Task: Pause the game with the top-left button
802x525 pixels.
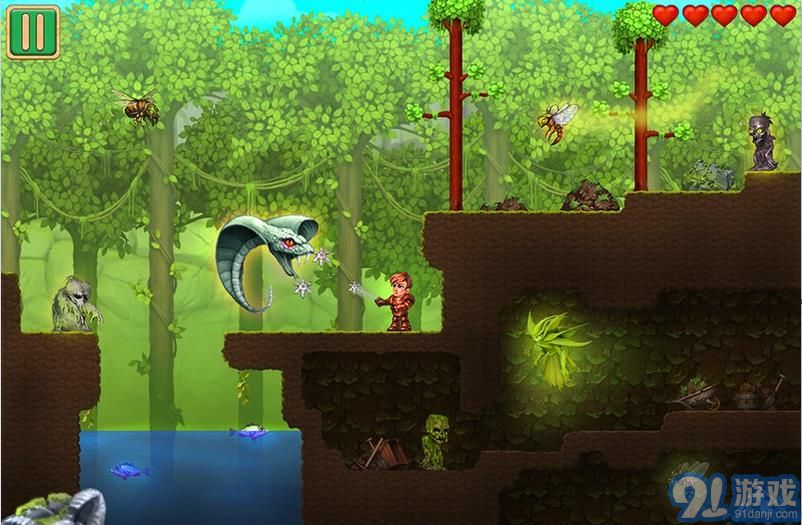Action: point(33,32)
